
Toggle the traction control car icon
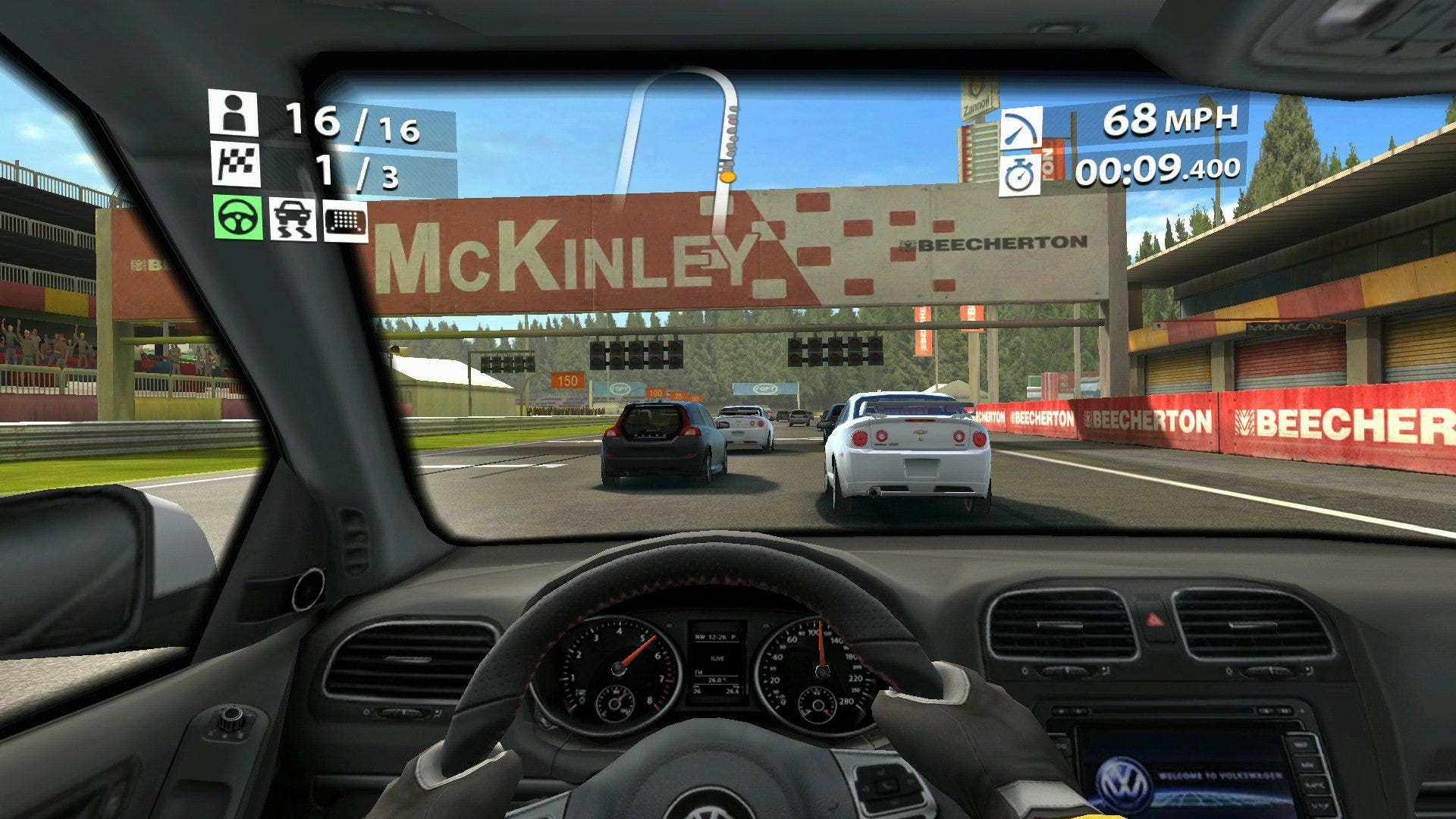click(293, 218)
